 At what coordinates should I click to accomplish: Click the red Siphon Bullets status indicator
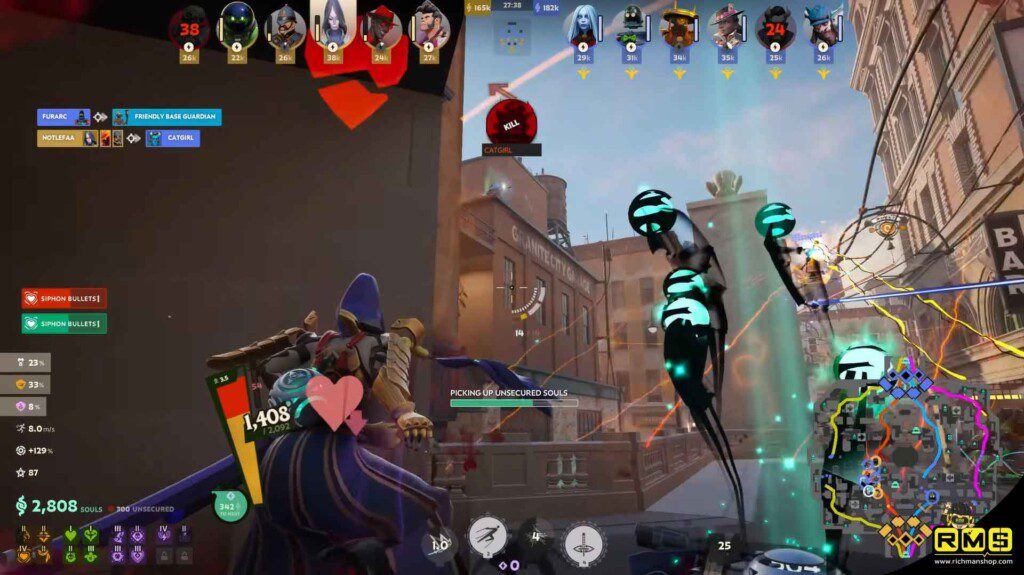point(64,298)
